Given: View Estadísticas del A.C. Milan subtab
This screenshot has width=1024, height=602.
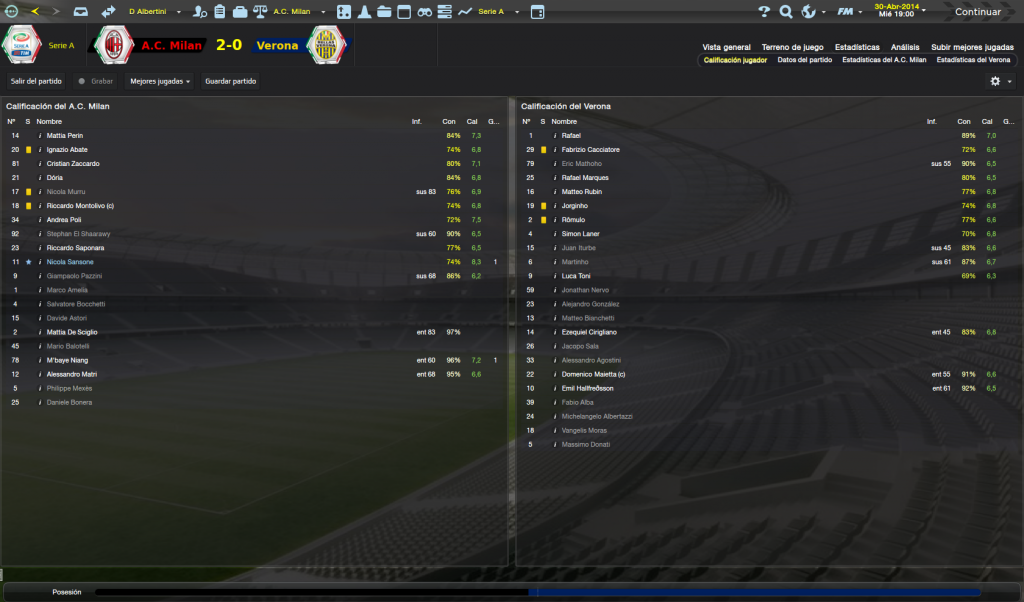Looking at the screenshot, I should click(884, 60).
